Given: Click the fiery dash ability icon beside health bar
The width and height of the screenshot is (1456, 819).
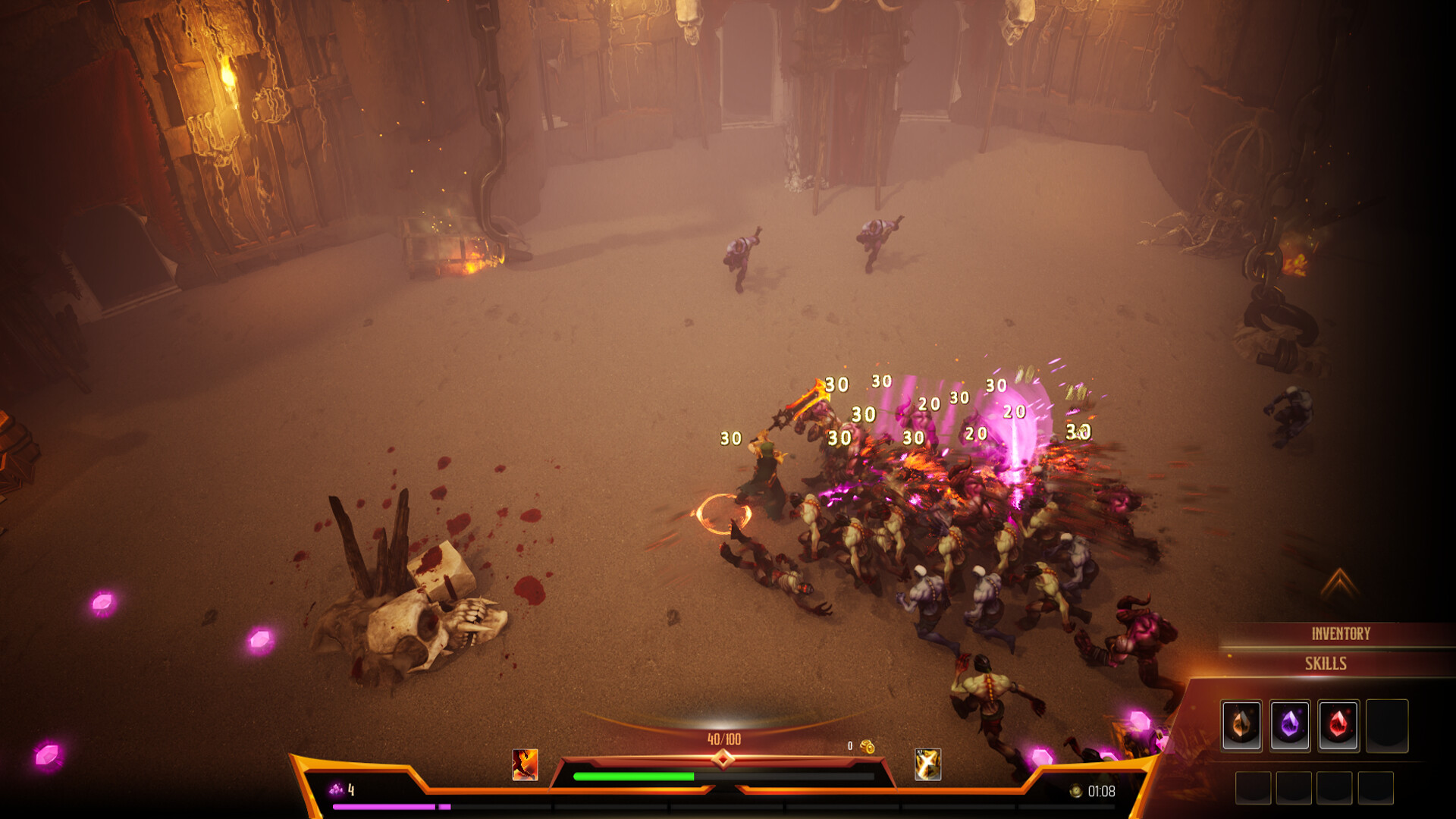Looking at the screenshot, I should pyautogui.click(x=526, y=766).
